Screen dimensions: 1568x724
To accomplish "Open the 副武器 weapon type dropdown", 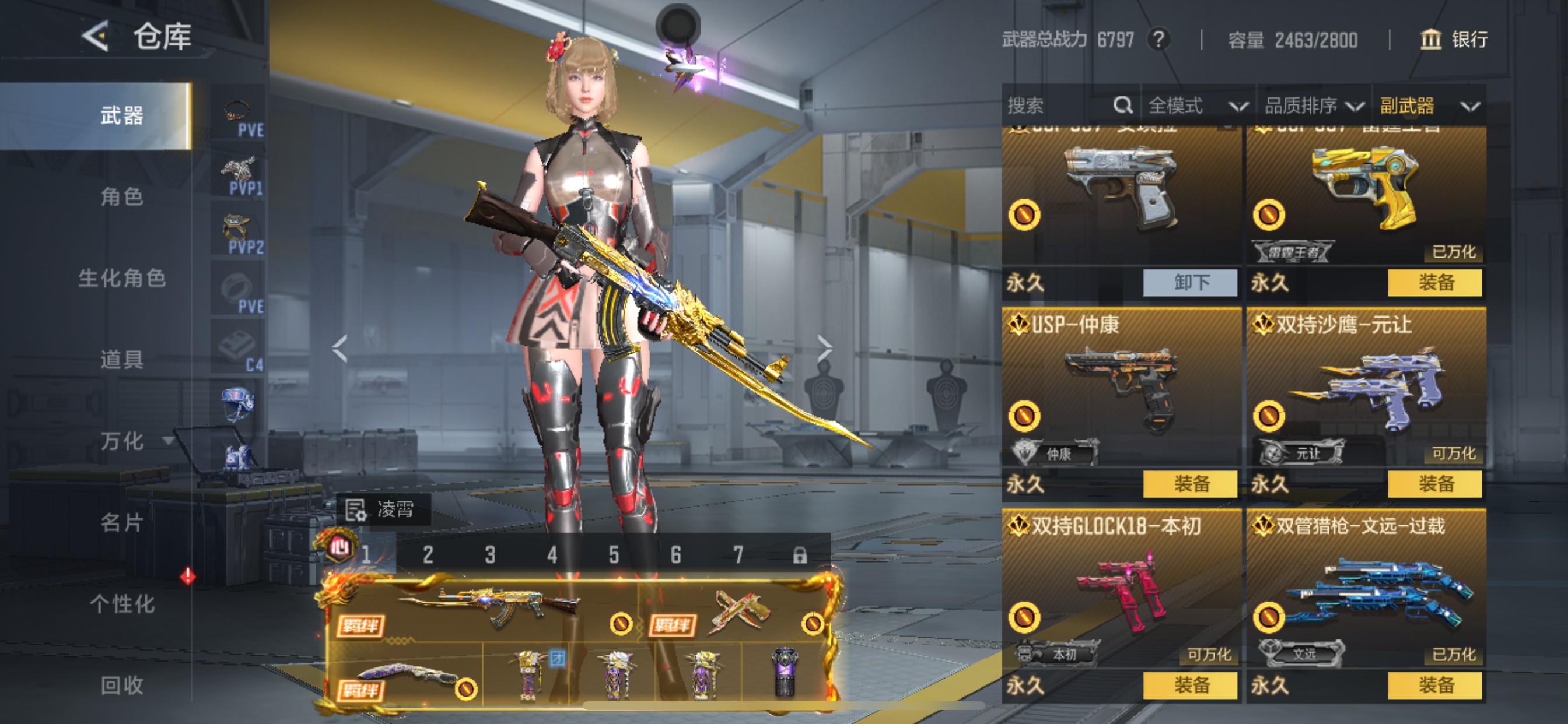I will (x=1429, y=106).
